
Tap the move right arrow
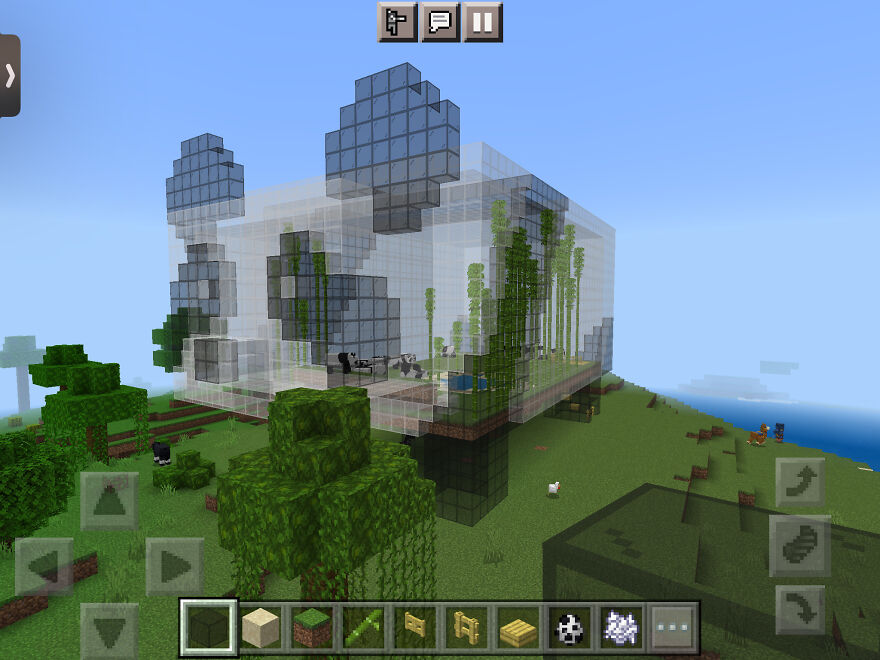click(x=174, y=567)
